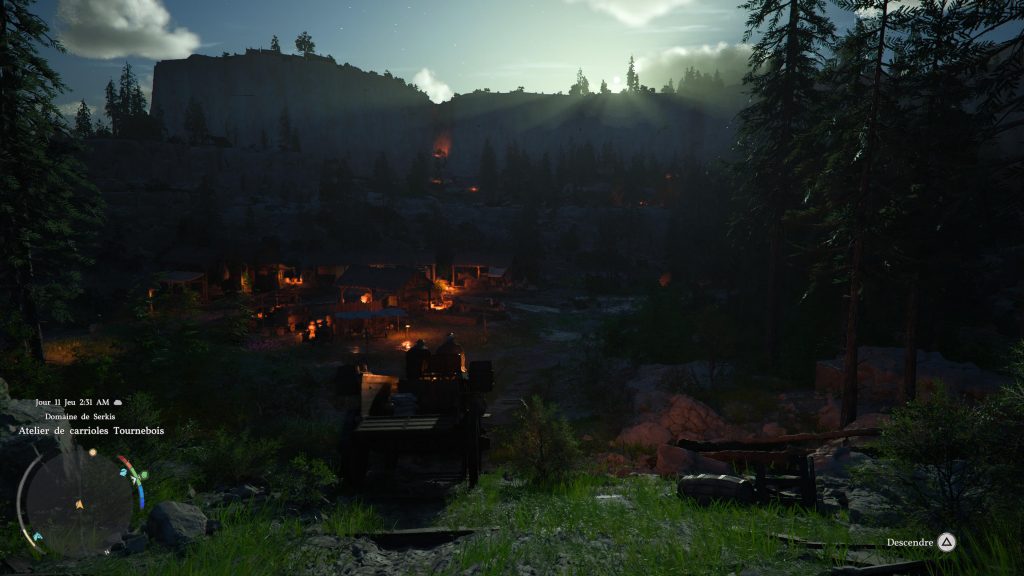Select the cloud weather icon beside the time
1024x576 pixels.
point(117,403)
